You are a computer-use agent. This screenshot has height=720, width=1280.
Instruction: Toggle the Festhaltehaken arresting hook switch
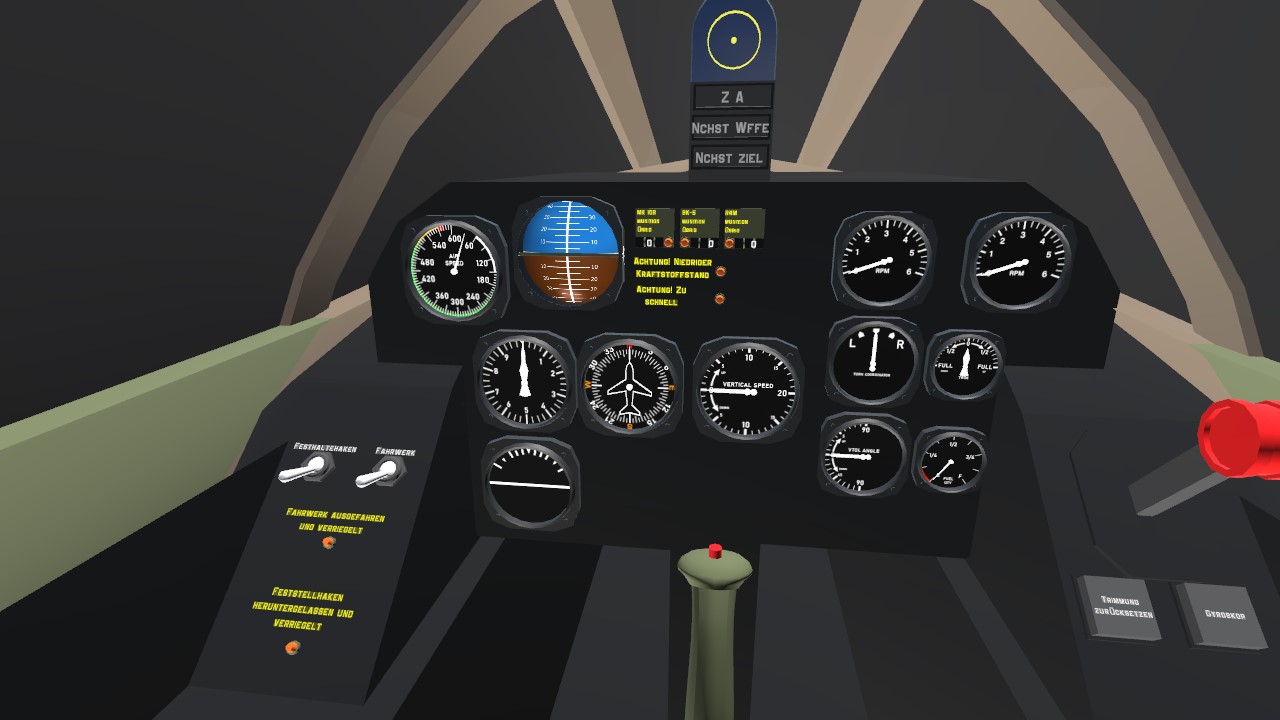[309, 468]
